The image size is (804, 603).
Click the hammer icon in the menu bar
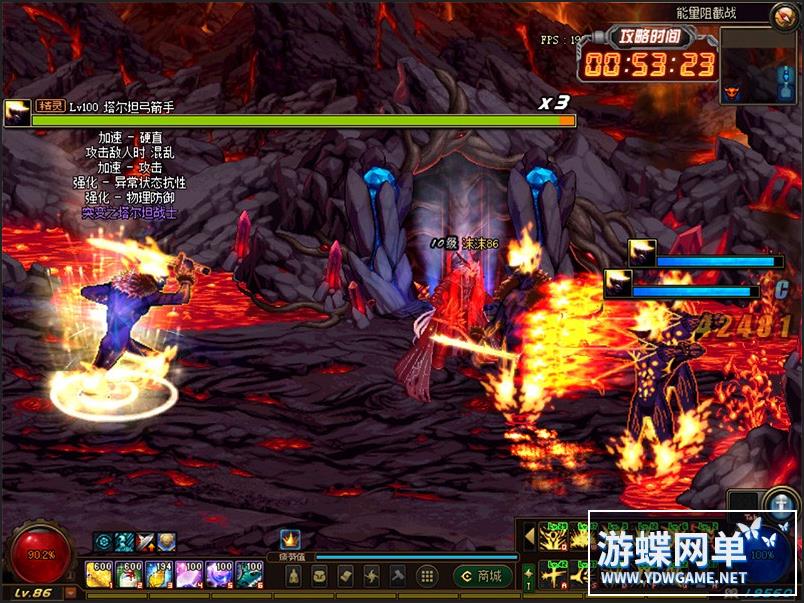pos(398,576)
